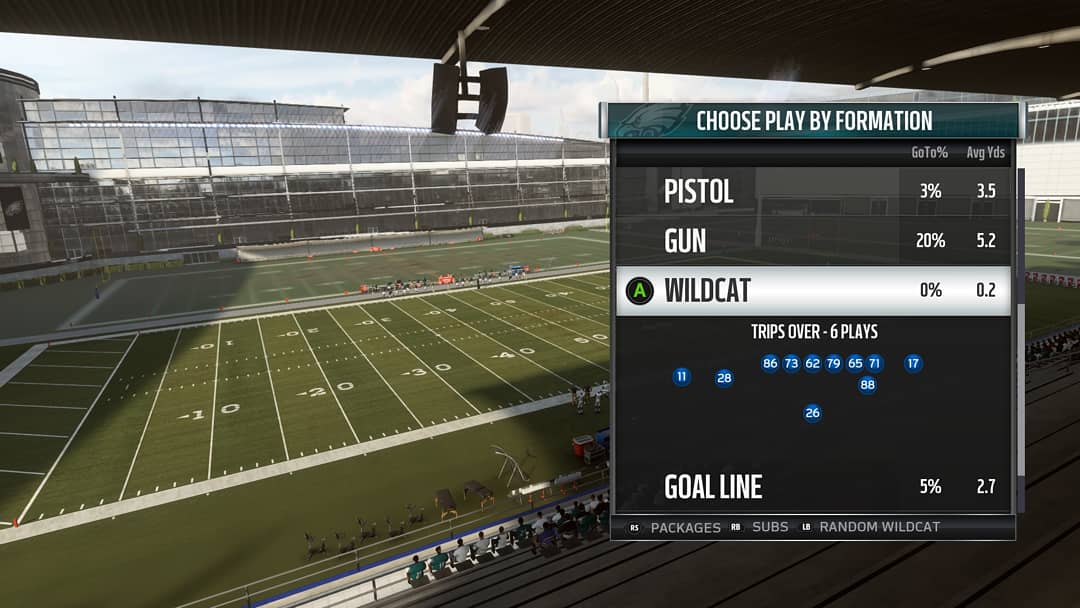Screen dimensions: 1080x608
Task: Select the Goal Line formation
Action: click(x=713, y=487)
